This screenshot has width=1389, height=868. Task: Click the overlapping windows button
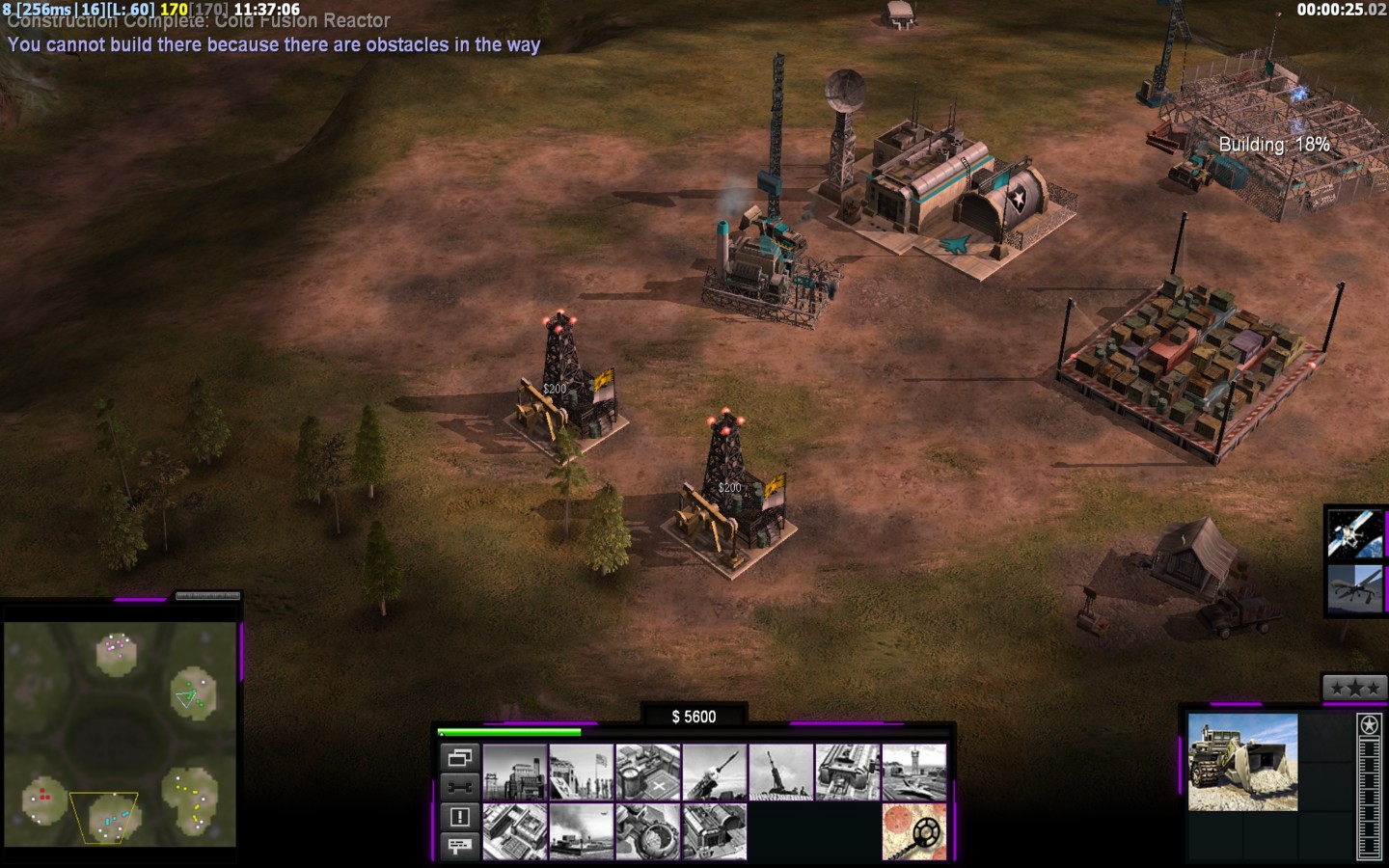[460, 758]
